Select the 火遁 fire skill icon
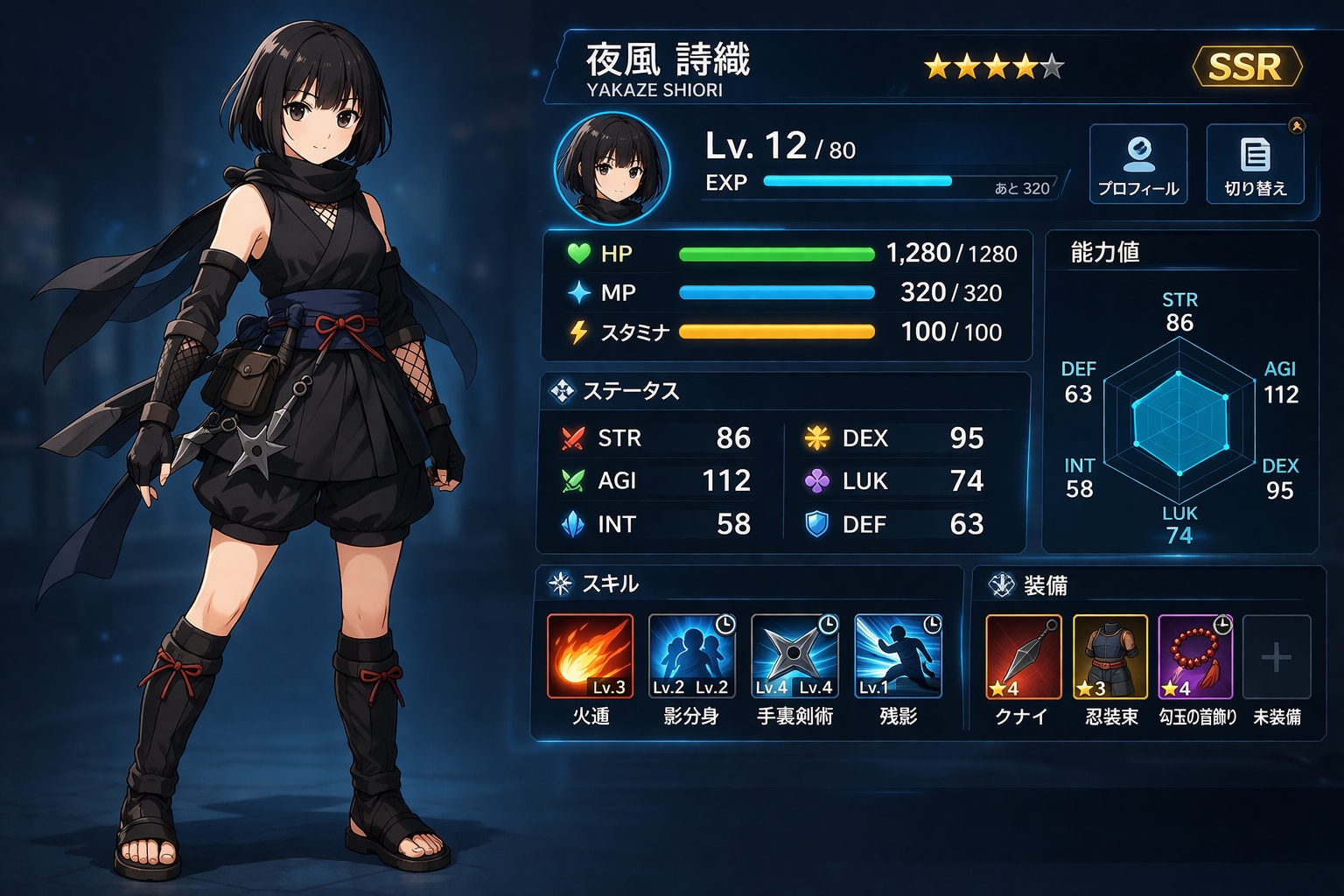1344x896 pixels. point(591,656)
